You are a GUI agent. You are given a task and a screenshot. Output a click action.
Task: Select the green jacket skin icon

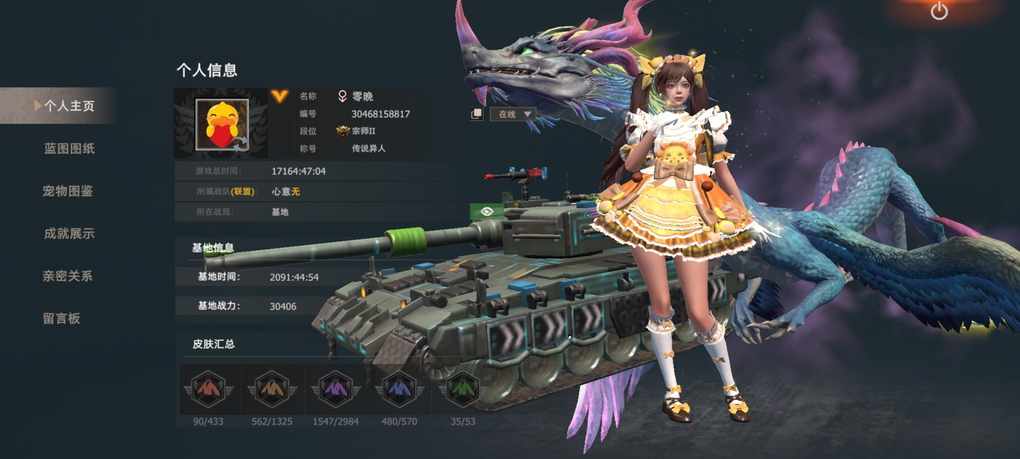coord(461,388)
